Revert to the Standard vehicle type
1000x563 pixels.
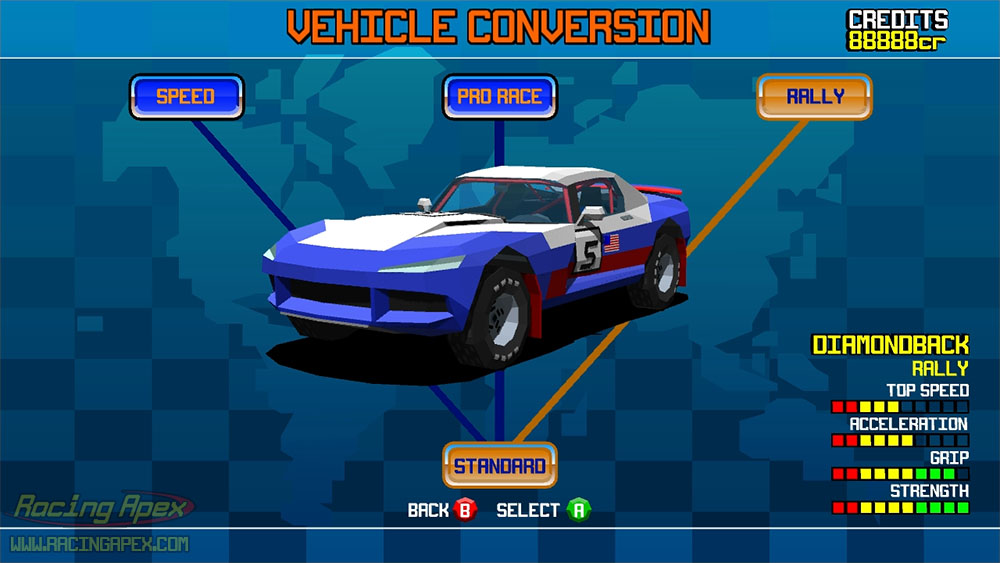point(500,465)
